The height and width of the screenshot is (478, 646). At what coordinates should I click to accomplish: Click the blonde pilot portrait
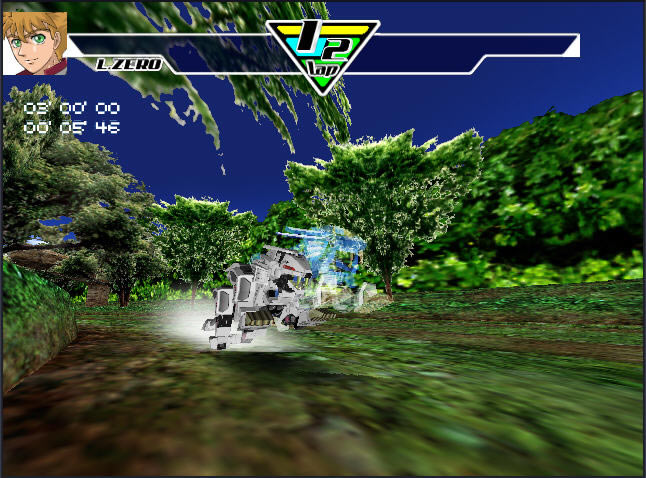35,43
